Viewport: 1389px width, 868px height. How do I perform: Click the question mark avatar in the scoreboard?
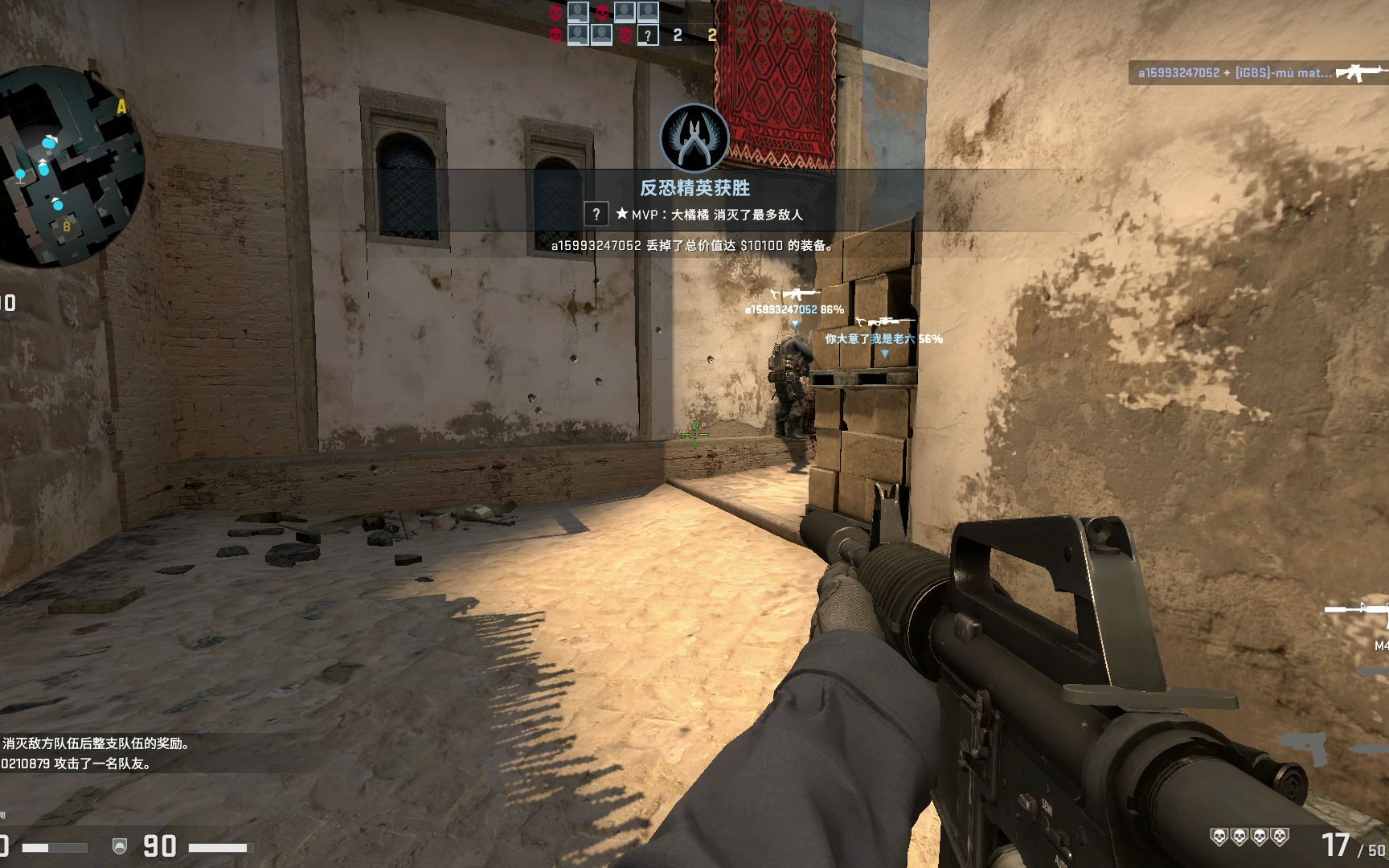pos(648,35)
